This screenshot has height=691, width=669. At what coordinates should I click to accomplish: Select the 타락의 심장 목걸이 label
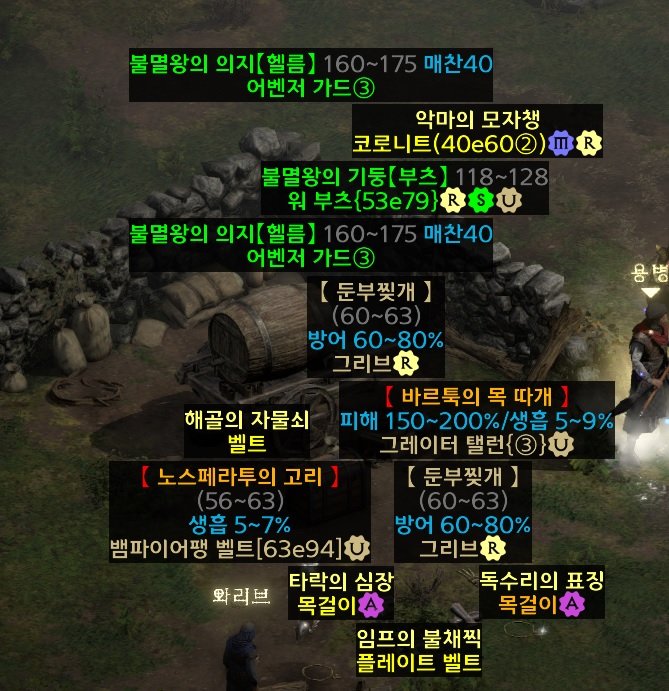pos(338,592)
